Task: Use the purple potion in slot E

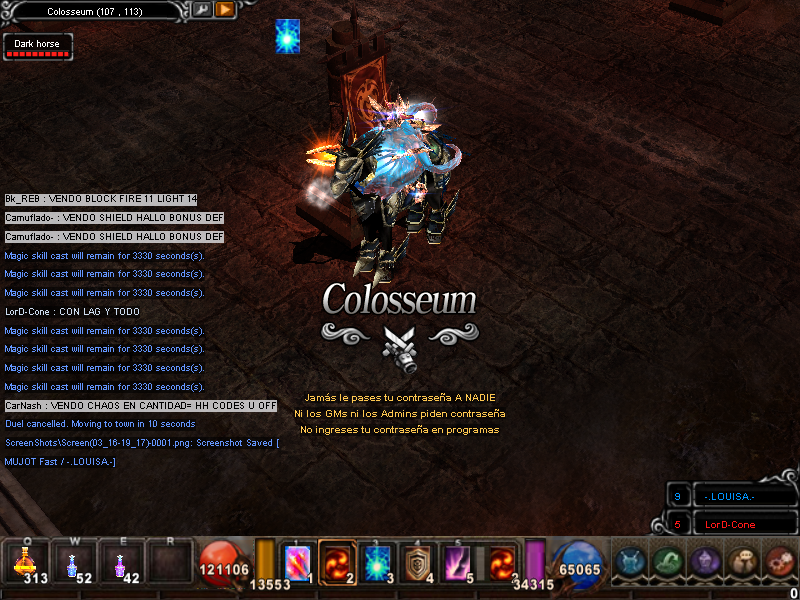Action: click(121, 562)
